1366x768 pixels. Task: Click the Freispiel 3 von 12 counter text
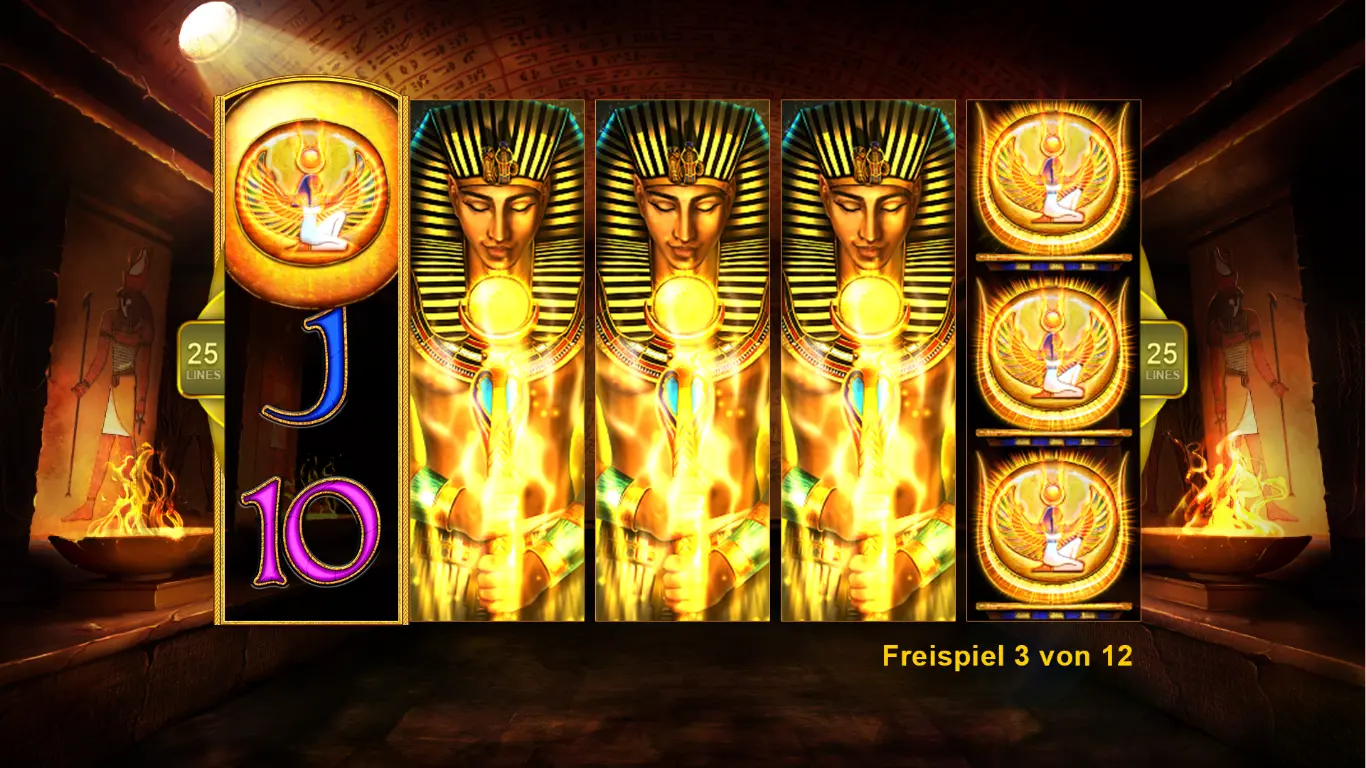click(1008, 657)
